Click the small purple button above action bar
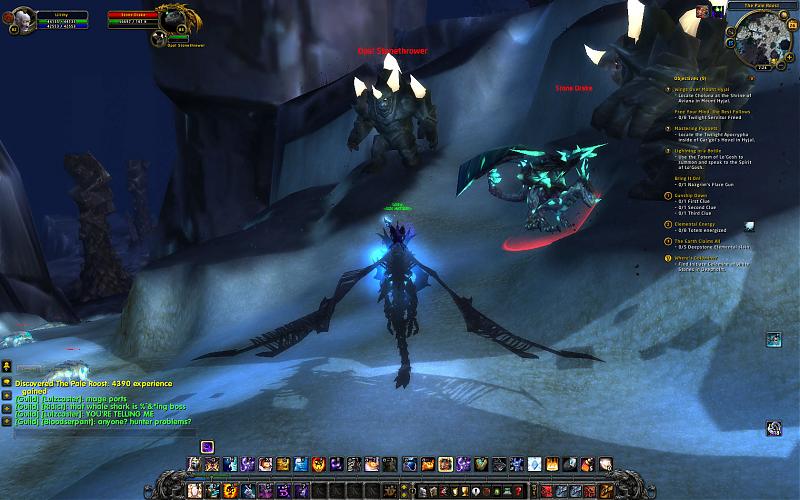The image size is (800, 500). [x=207, y=445]
